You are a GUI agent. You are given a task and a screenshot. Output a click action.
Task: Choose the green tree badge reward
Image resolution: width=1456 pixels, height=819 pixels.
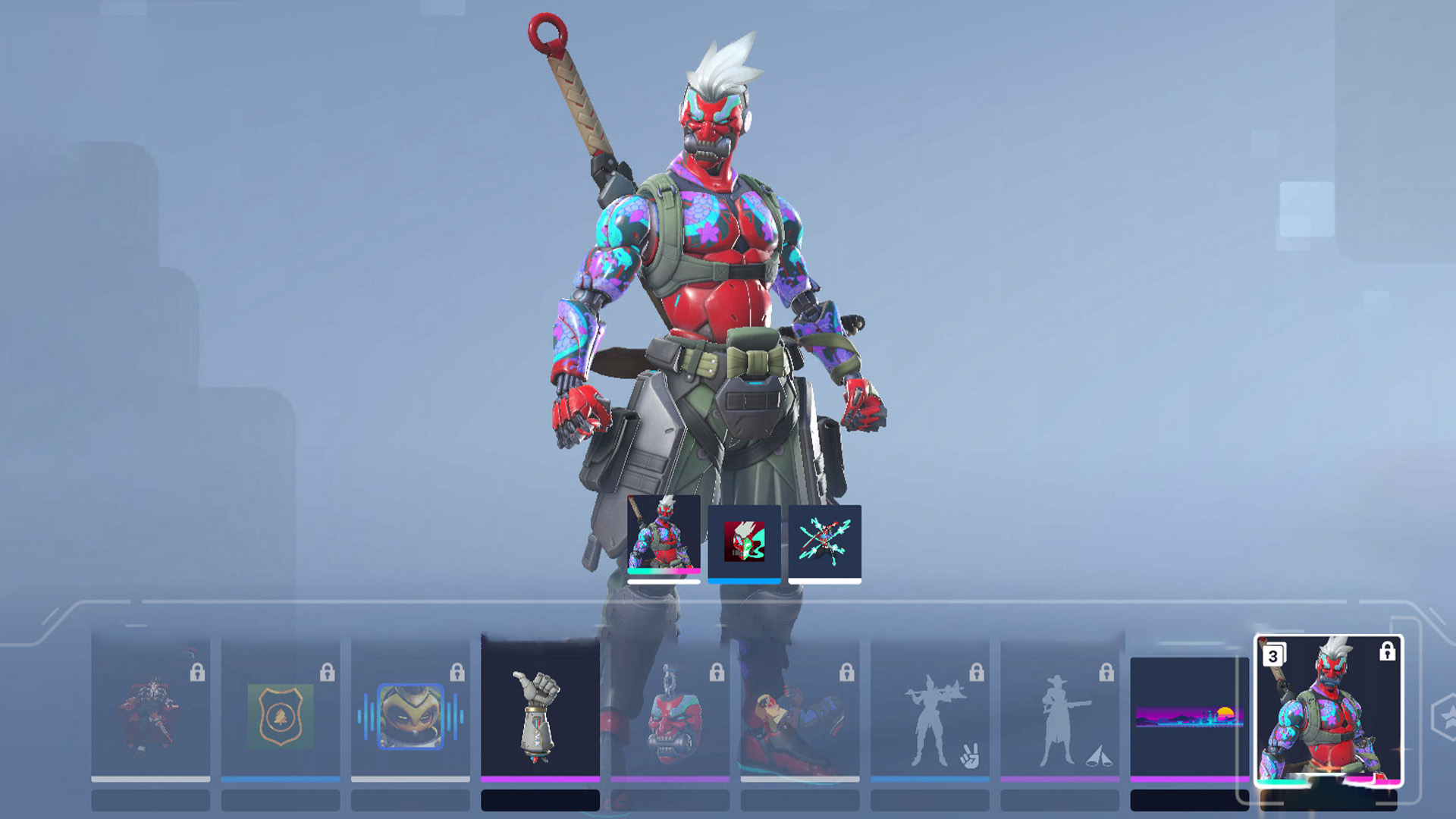click(281, 713)
